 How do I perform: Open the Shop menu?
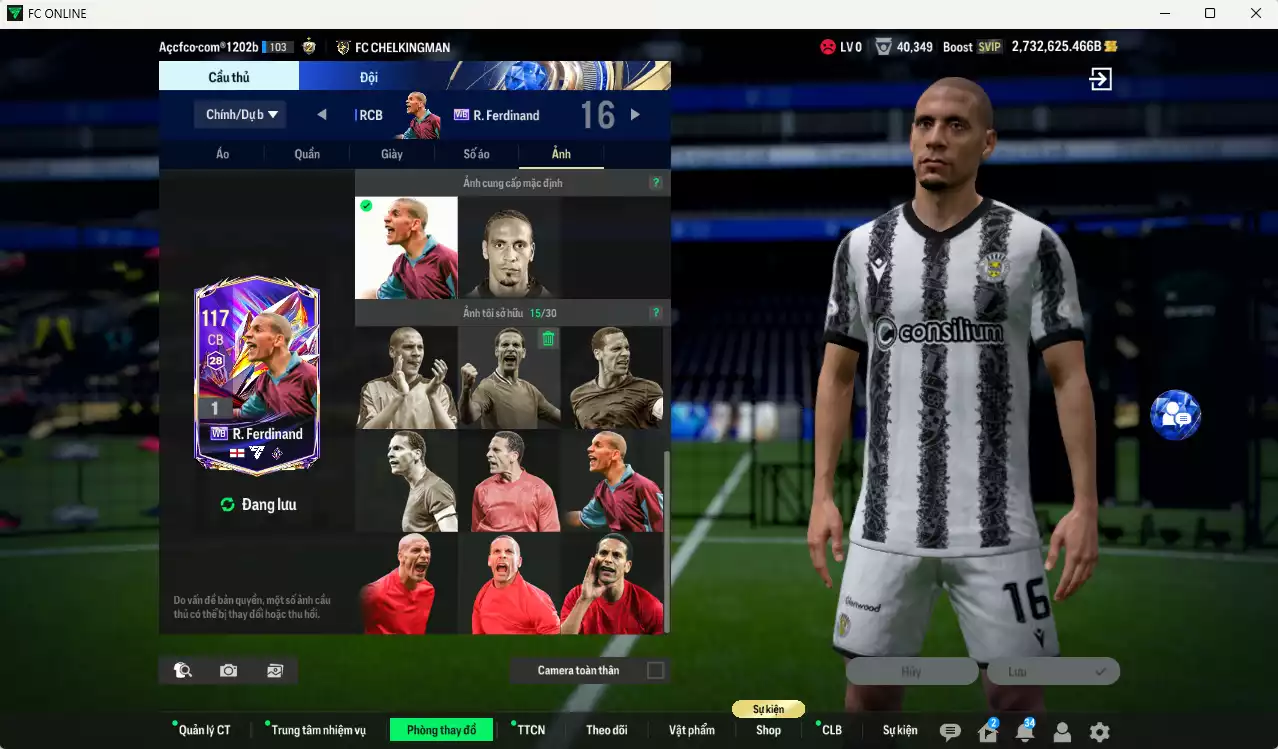(768, 730)
